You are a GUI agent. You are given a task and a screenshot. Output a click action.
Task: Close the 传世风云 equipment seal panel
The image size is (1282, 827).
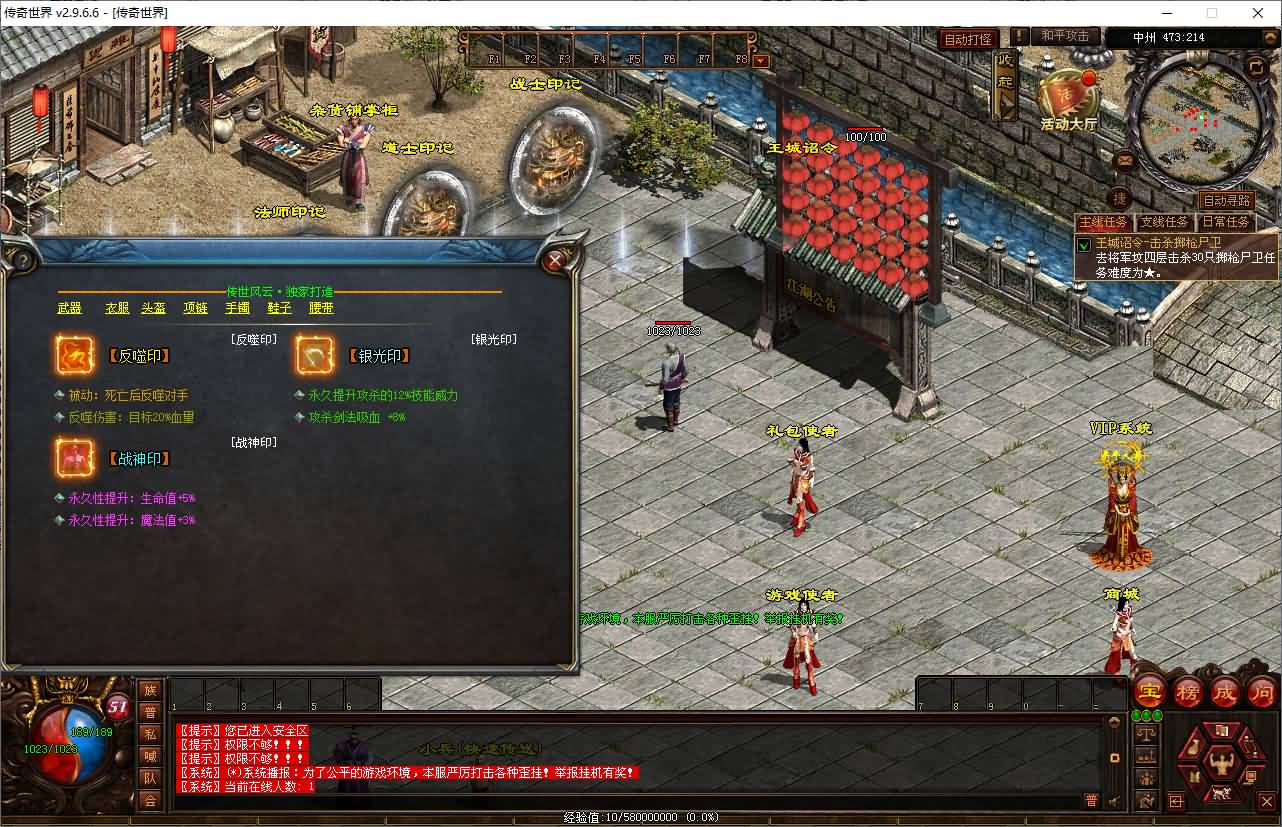coord(554,262)
